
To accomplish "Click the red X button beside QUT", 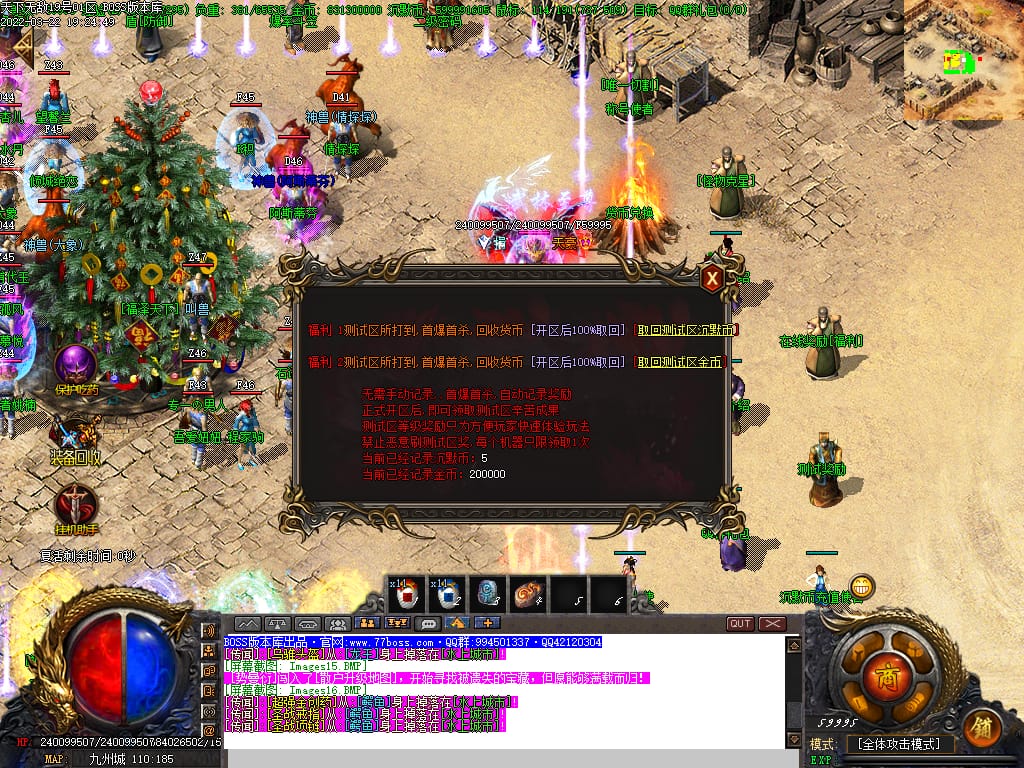I will 772,624.
